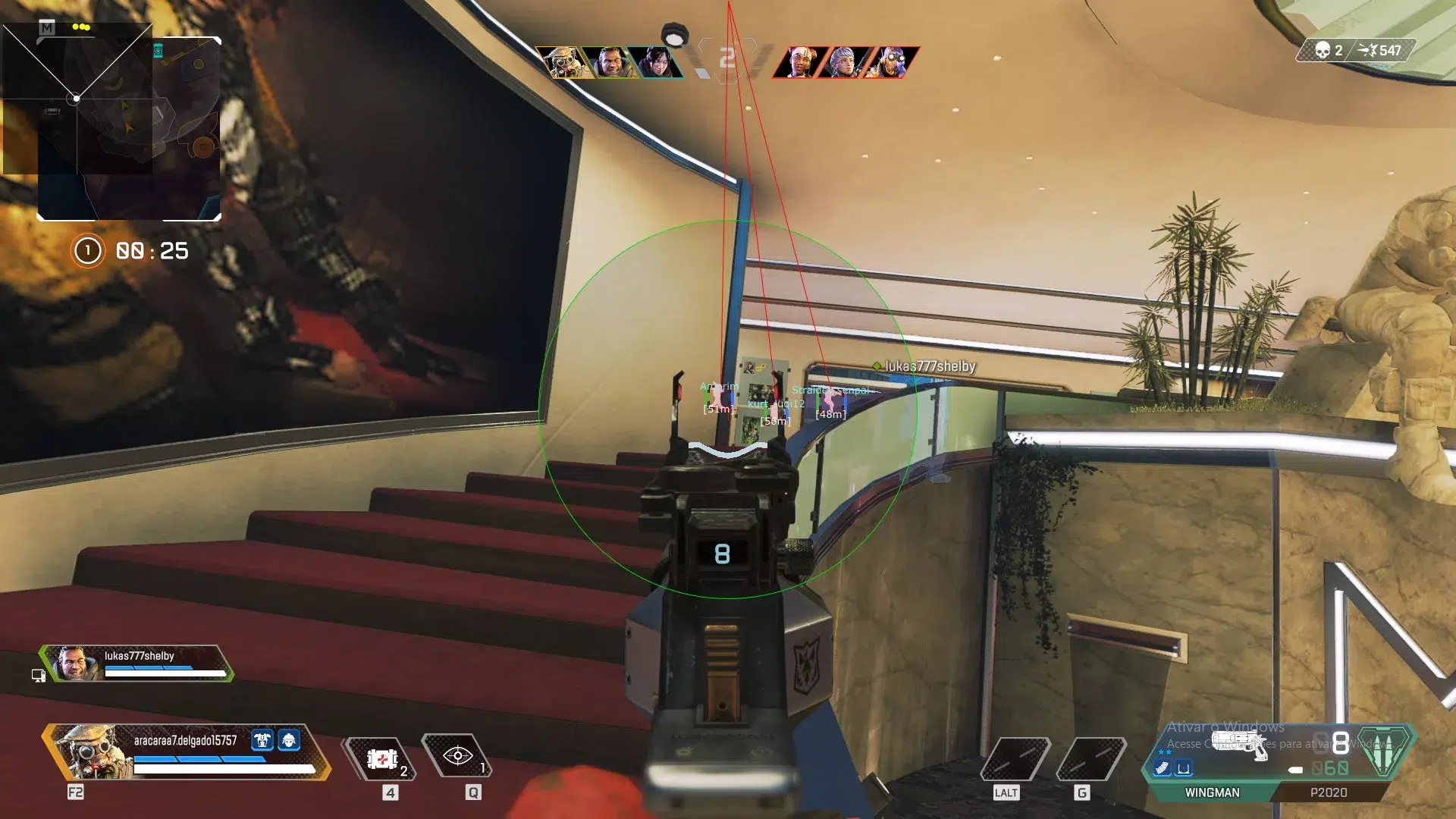Select teammate lukas777shelby's status panel
Image resolution: width=1456 pixels, height=819 pixels.
[138, 664]
